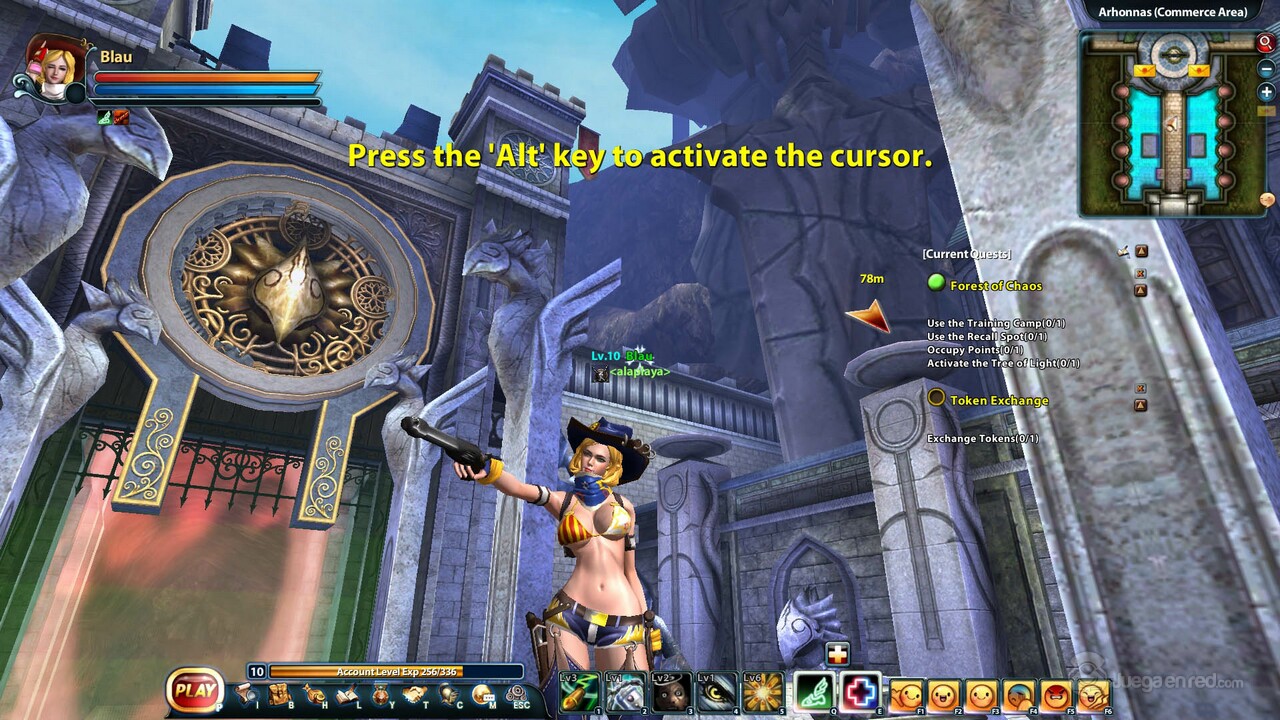This screenshot has height=720, width=1280.
Task: Open the handshake trade icon
Action: point(415,694)
